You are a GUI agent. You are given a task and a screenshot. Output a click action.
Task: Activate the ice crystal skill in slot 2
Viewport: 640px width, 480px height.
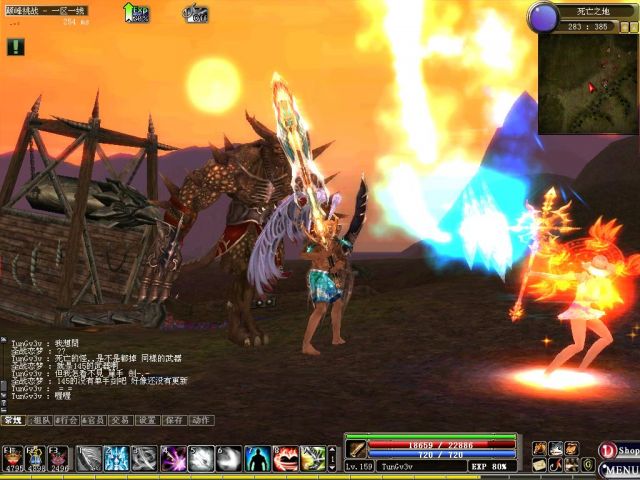tap(116, 458)
